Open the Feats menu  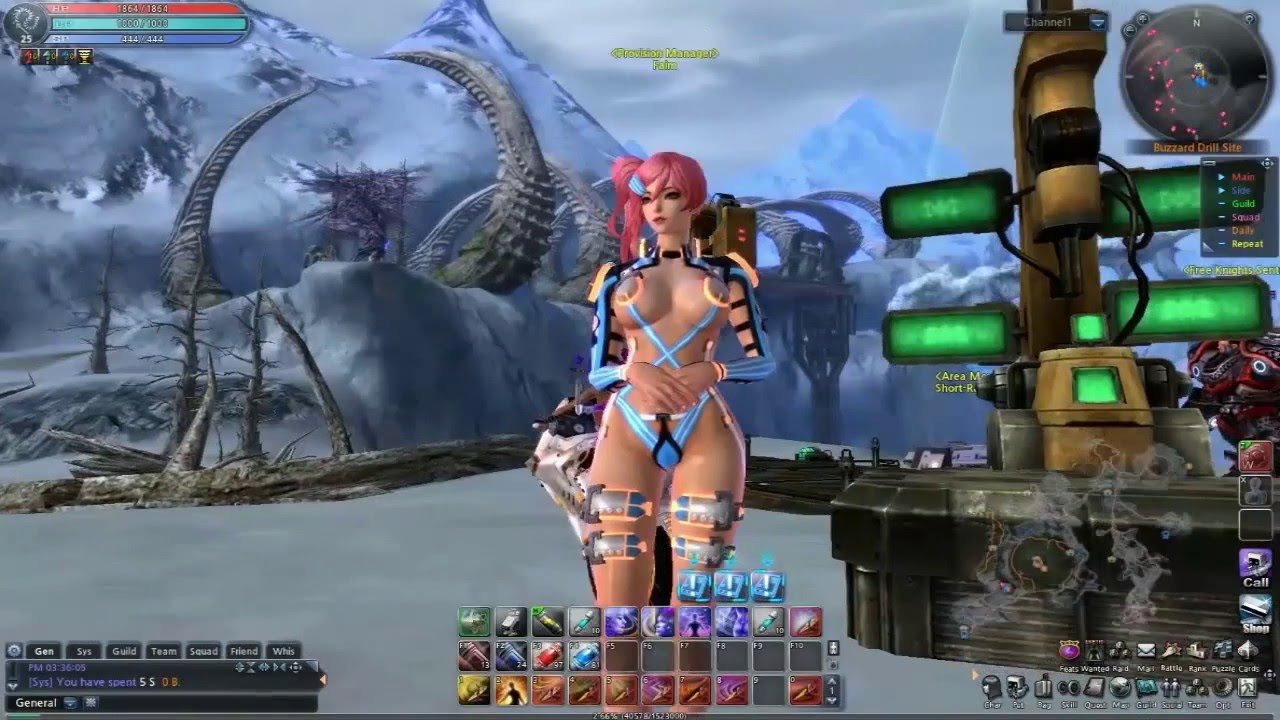tap(1069, 652)
